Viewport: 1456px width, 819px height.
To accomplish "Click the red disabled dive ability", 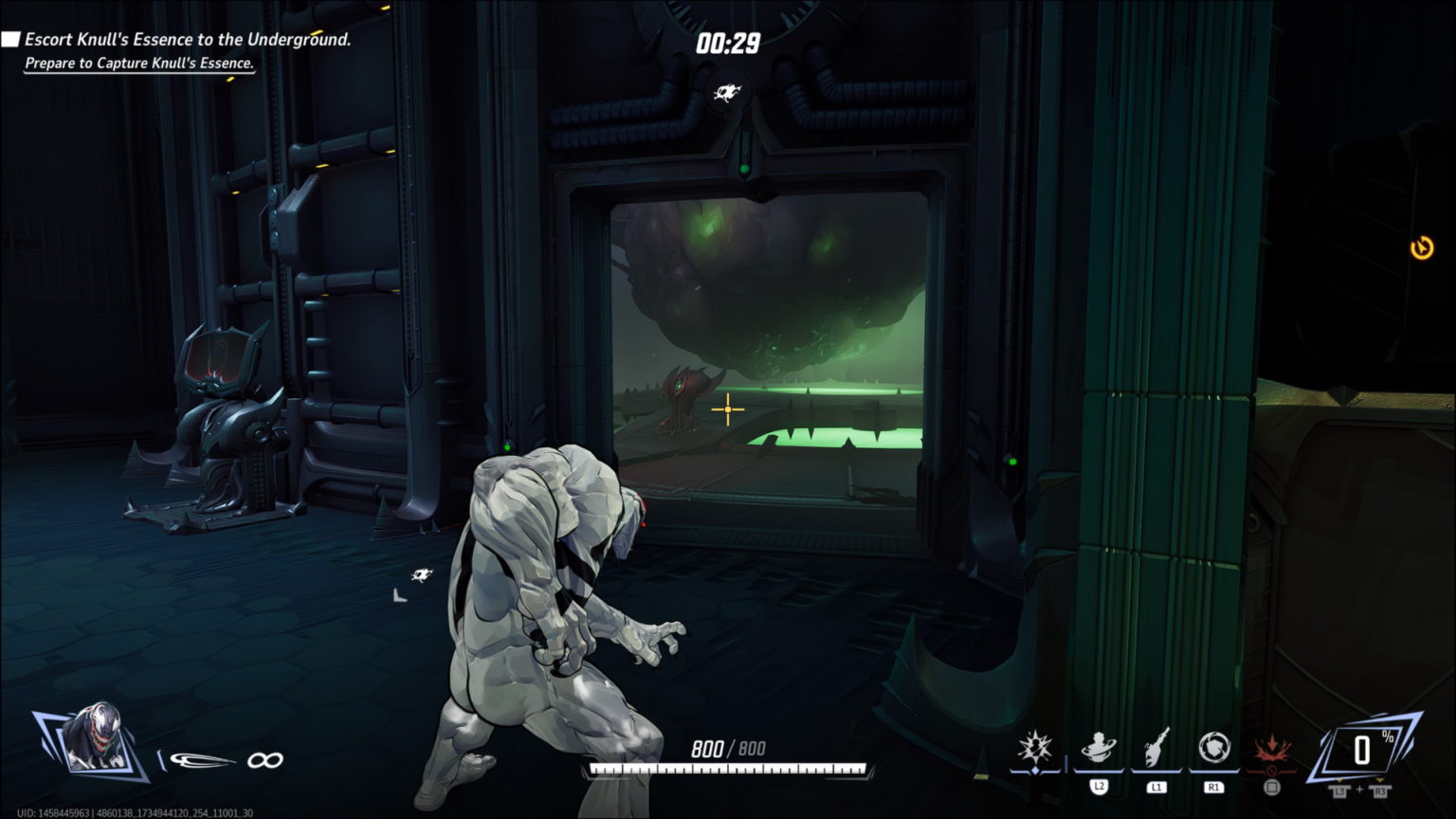I will pyautogui.click(x=1271, y=752).
